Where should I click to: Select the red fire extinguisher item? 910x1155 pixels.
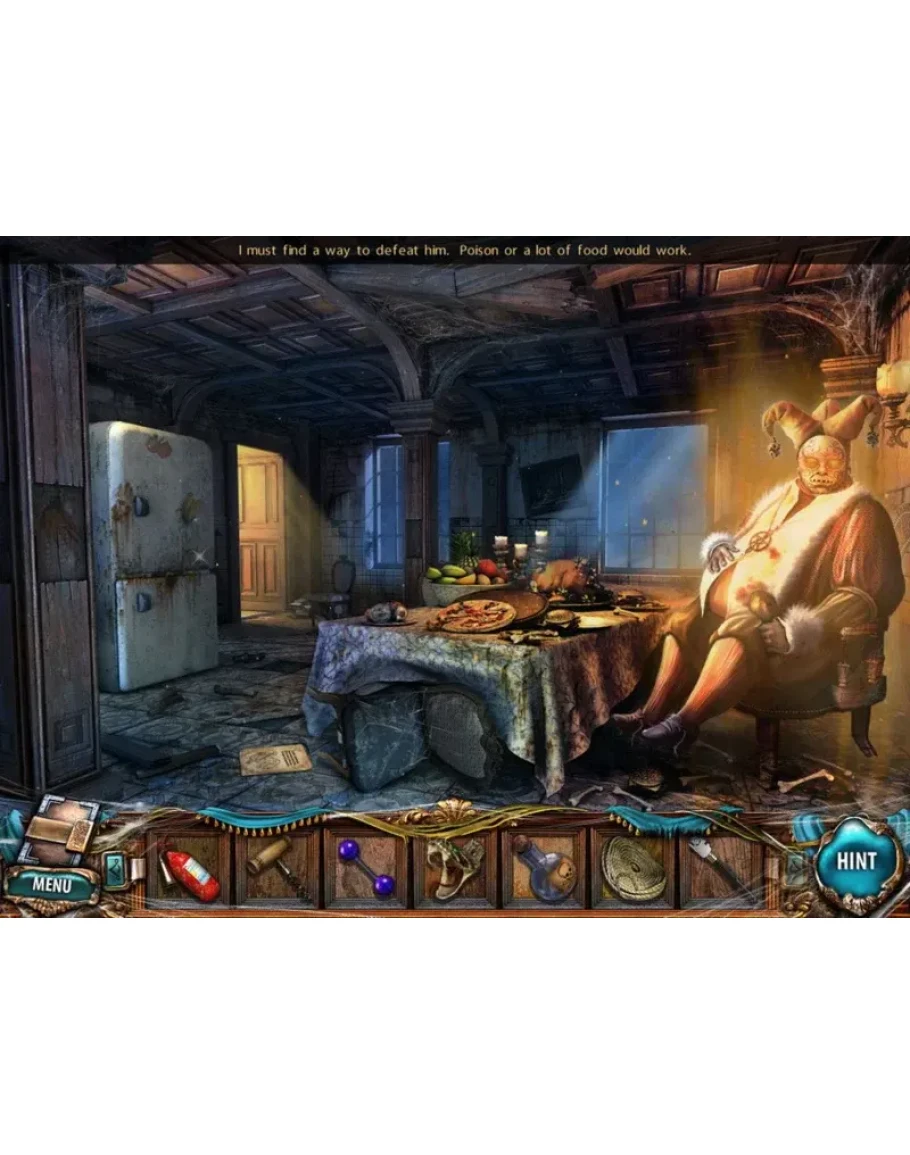190,871
